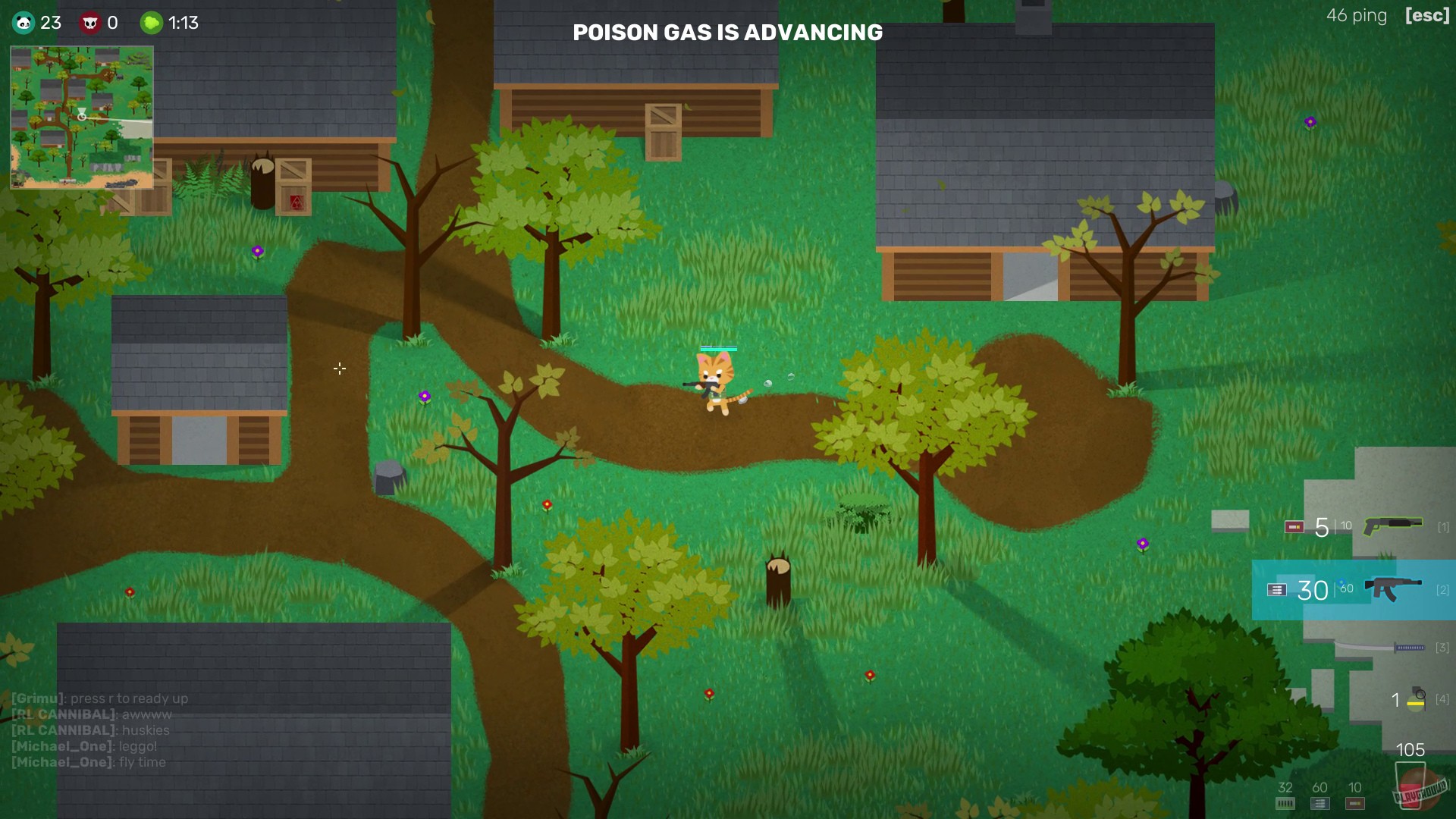The image size is (1456, 819).
Task: Click the rifle magazine icon showing 60 ammo
Action: [1319, 804]
